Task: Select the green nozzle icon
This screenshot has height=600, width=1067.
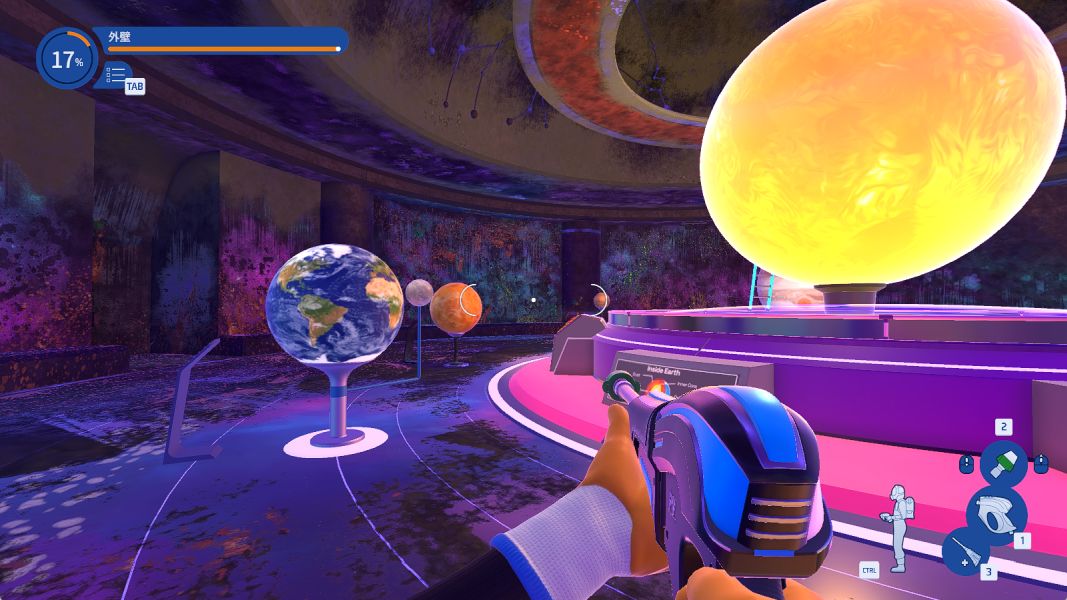Action: [1003, 463]
